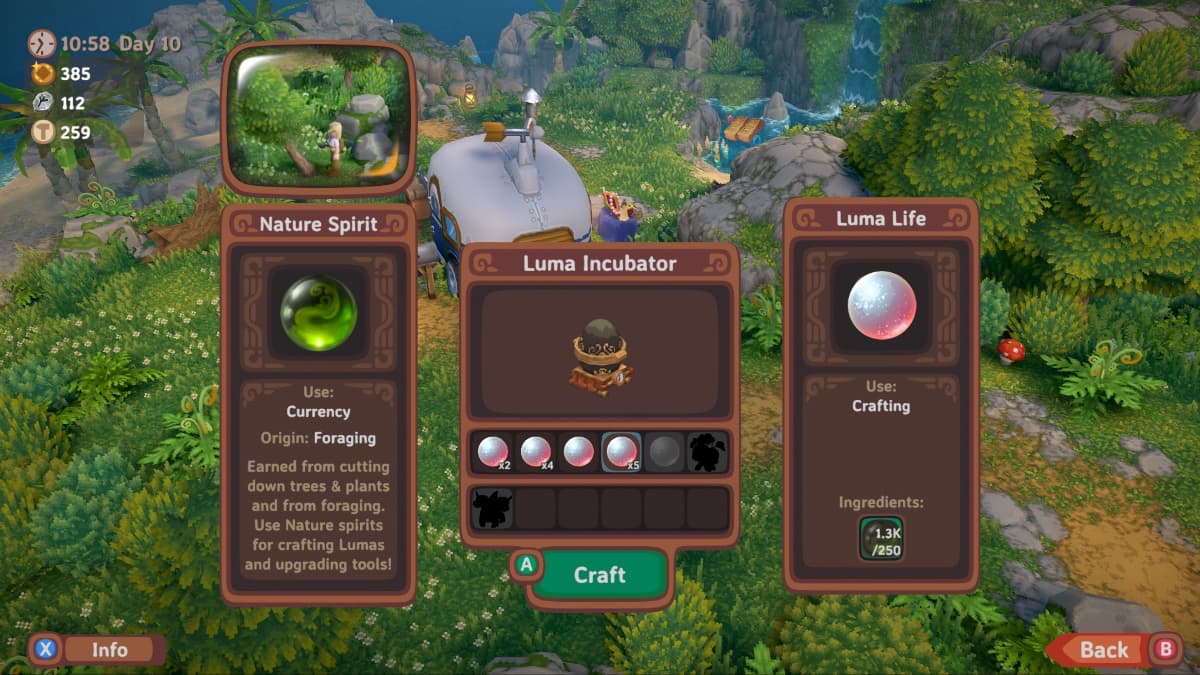This screenshot has width=1200, height=675.
Task: Show details with the Info button
Action: pos(109,650)
